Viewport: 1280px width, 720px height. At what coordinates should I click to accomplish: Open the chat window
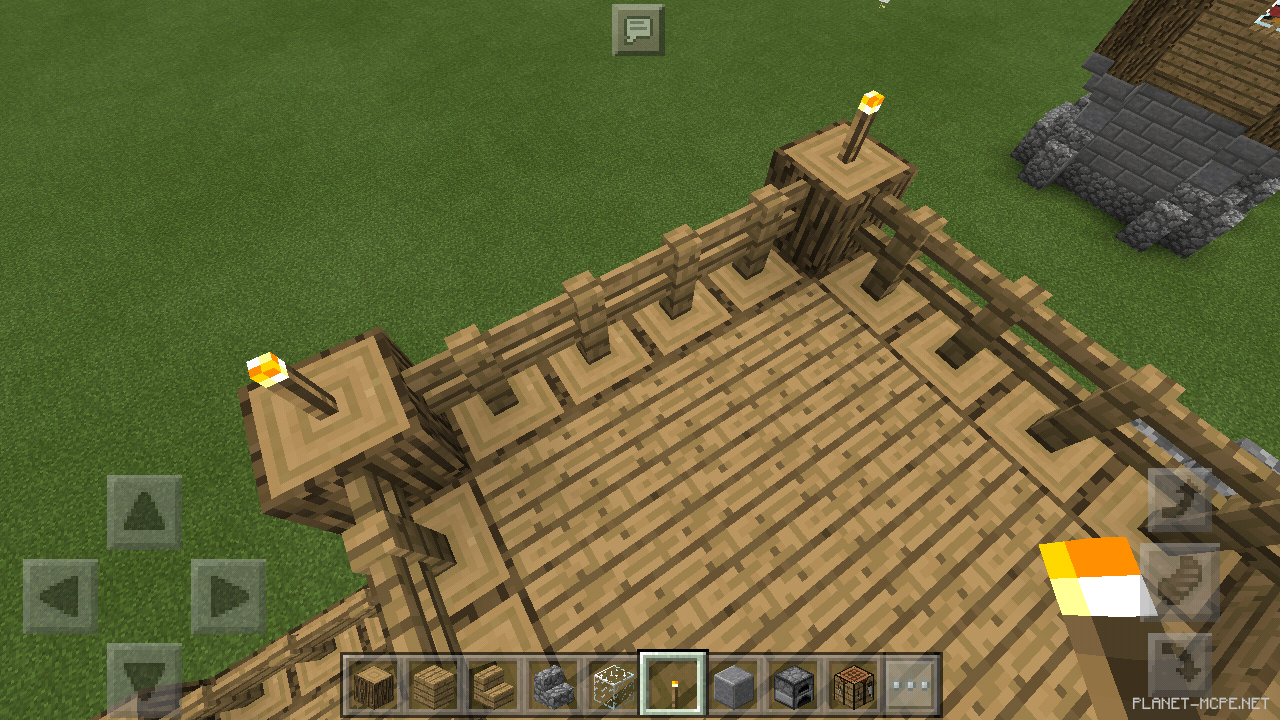[637, 28]
